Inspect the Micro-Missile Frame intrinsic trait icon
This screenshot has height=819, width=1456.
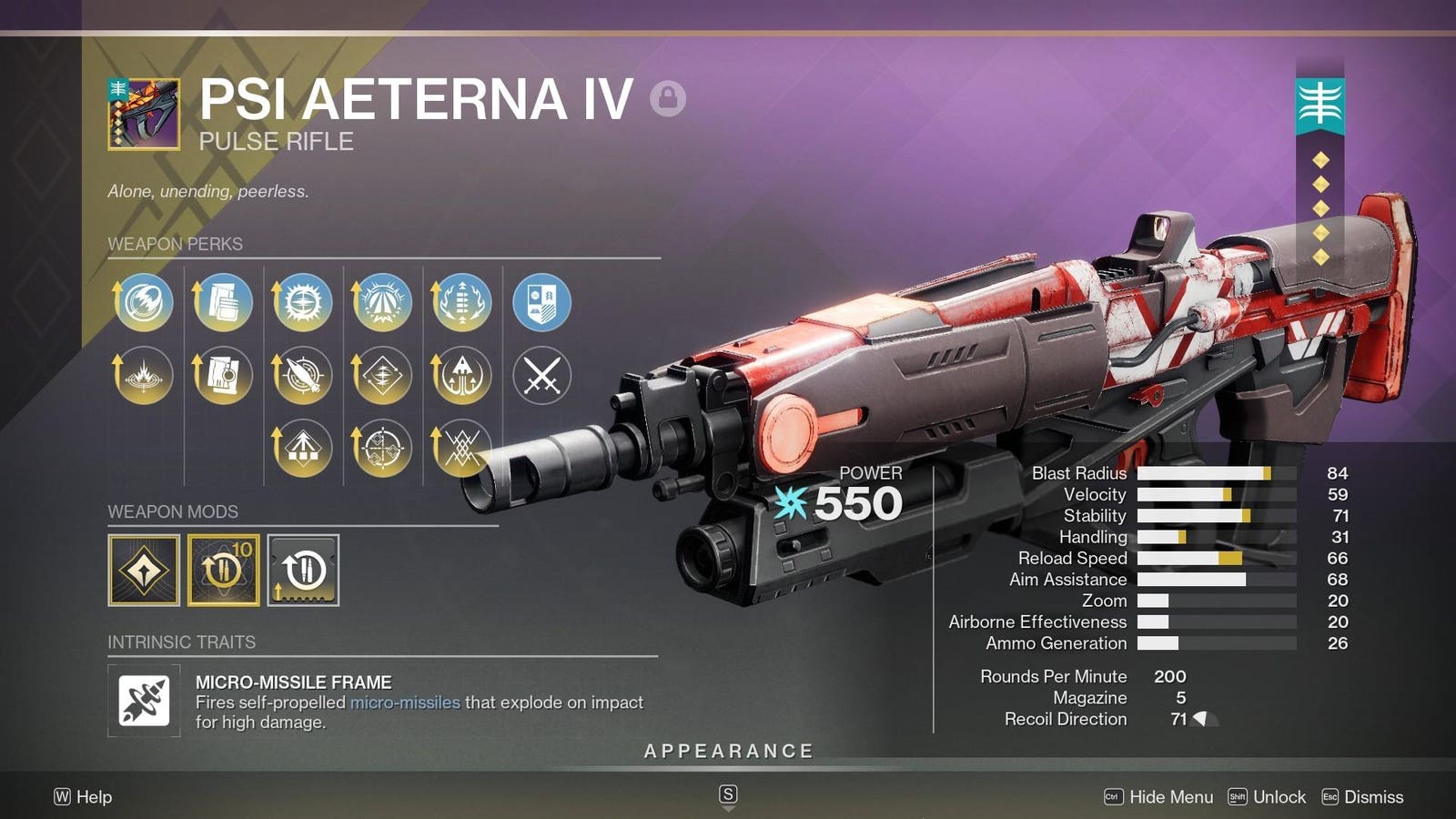[x=144, y=701]
